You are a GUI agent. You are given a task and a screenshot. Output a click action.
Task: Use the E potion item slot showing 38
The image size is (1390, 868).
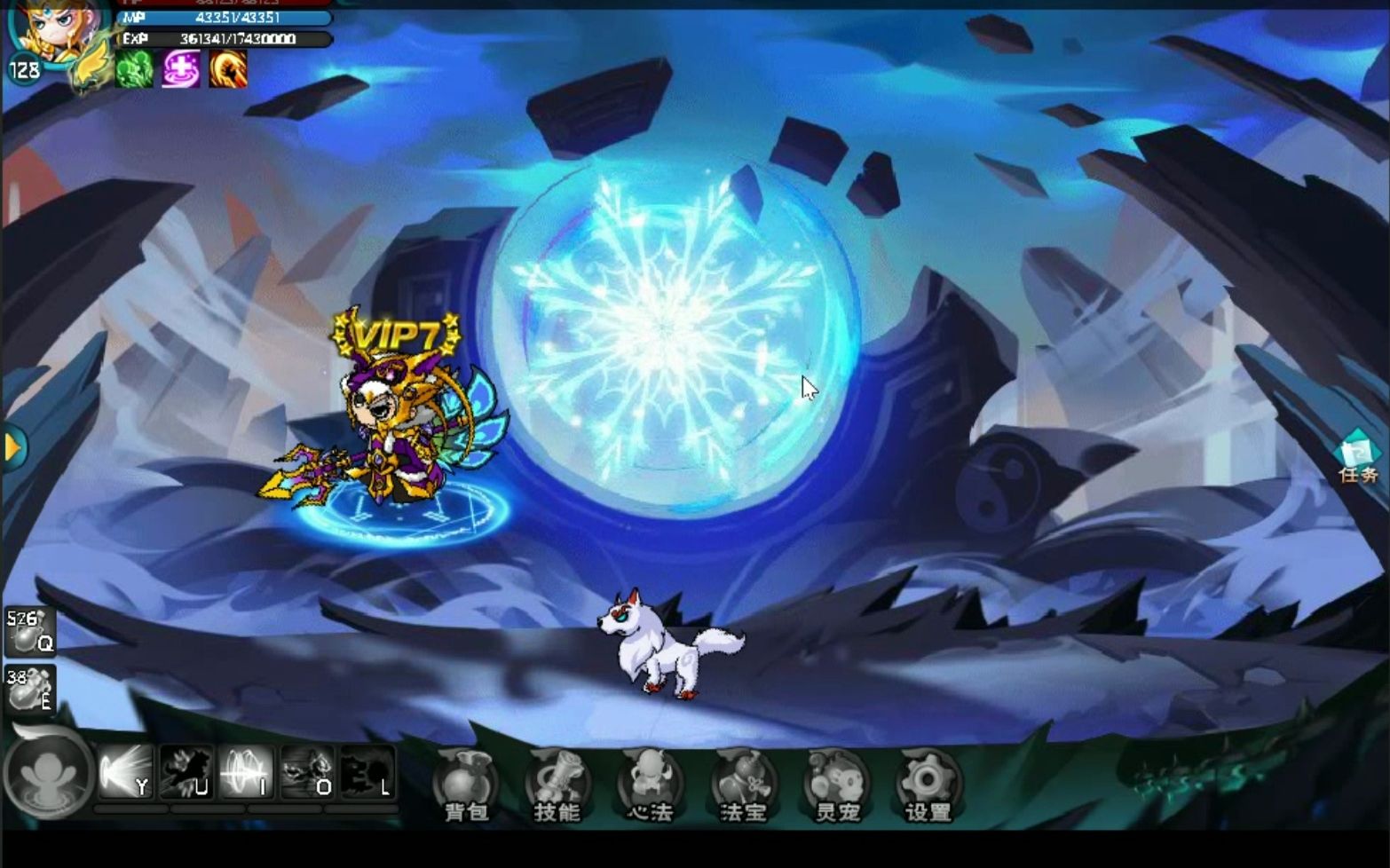tap(31, 688)
